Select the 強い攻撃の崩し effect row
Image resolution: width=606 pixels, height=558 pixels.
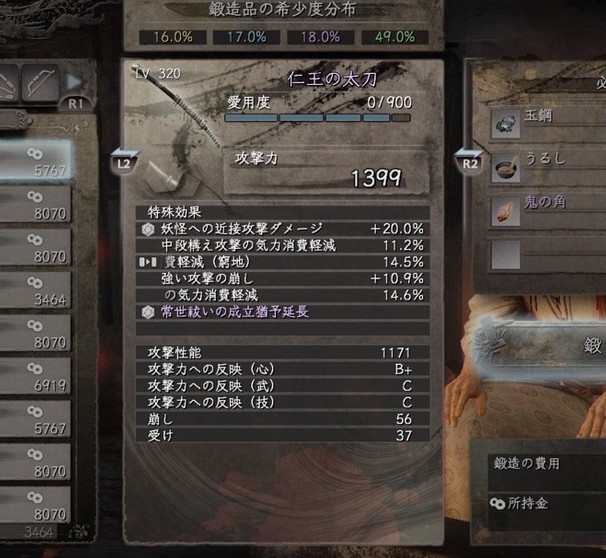[284, 278]
